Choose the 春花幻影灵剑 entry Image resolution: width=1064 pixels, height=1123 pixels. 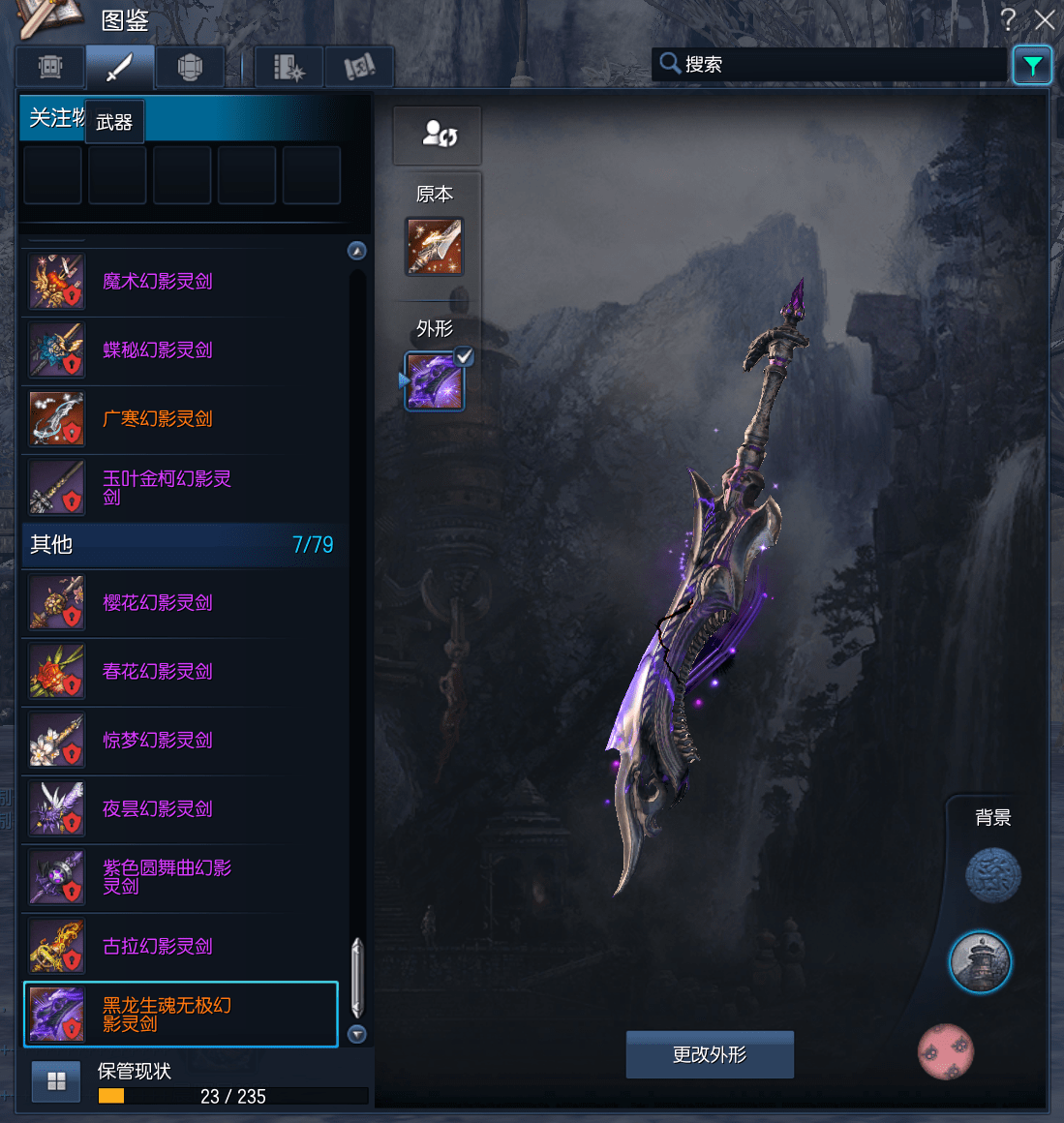(179, 672)
